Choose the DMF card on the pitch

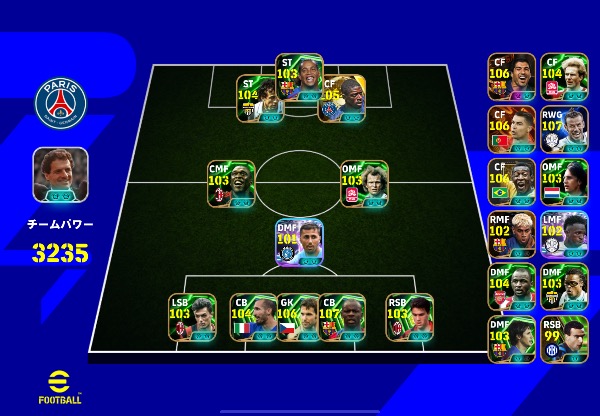[x=299, y=243]
